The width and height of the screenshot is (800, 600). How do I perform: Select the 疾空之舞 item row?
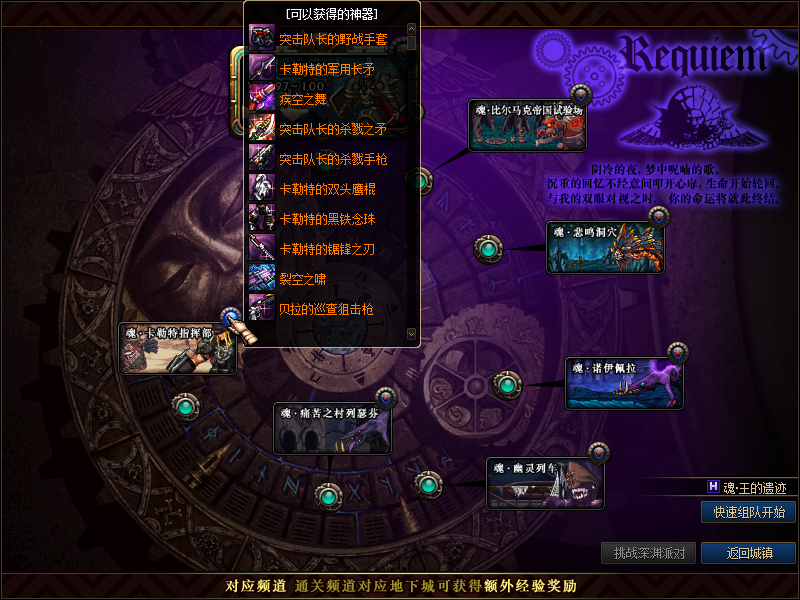303,99
